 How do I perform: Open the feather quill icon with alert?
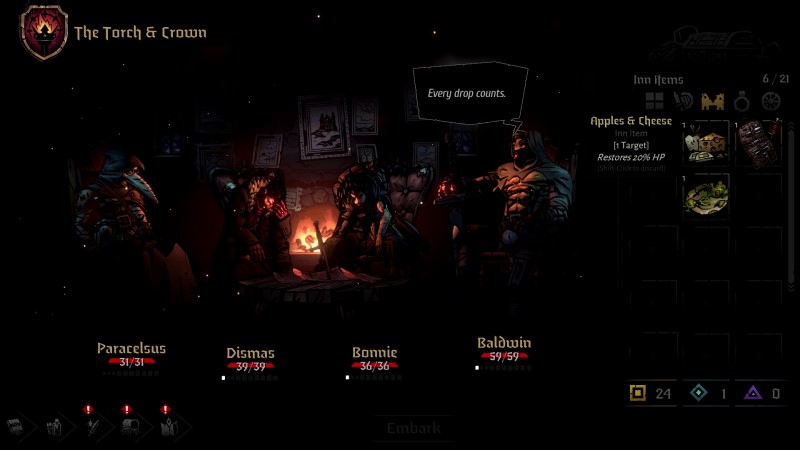(92, 427)
